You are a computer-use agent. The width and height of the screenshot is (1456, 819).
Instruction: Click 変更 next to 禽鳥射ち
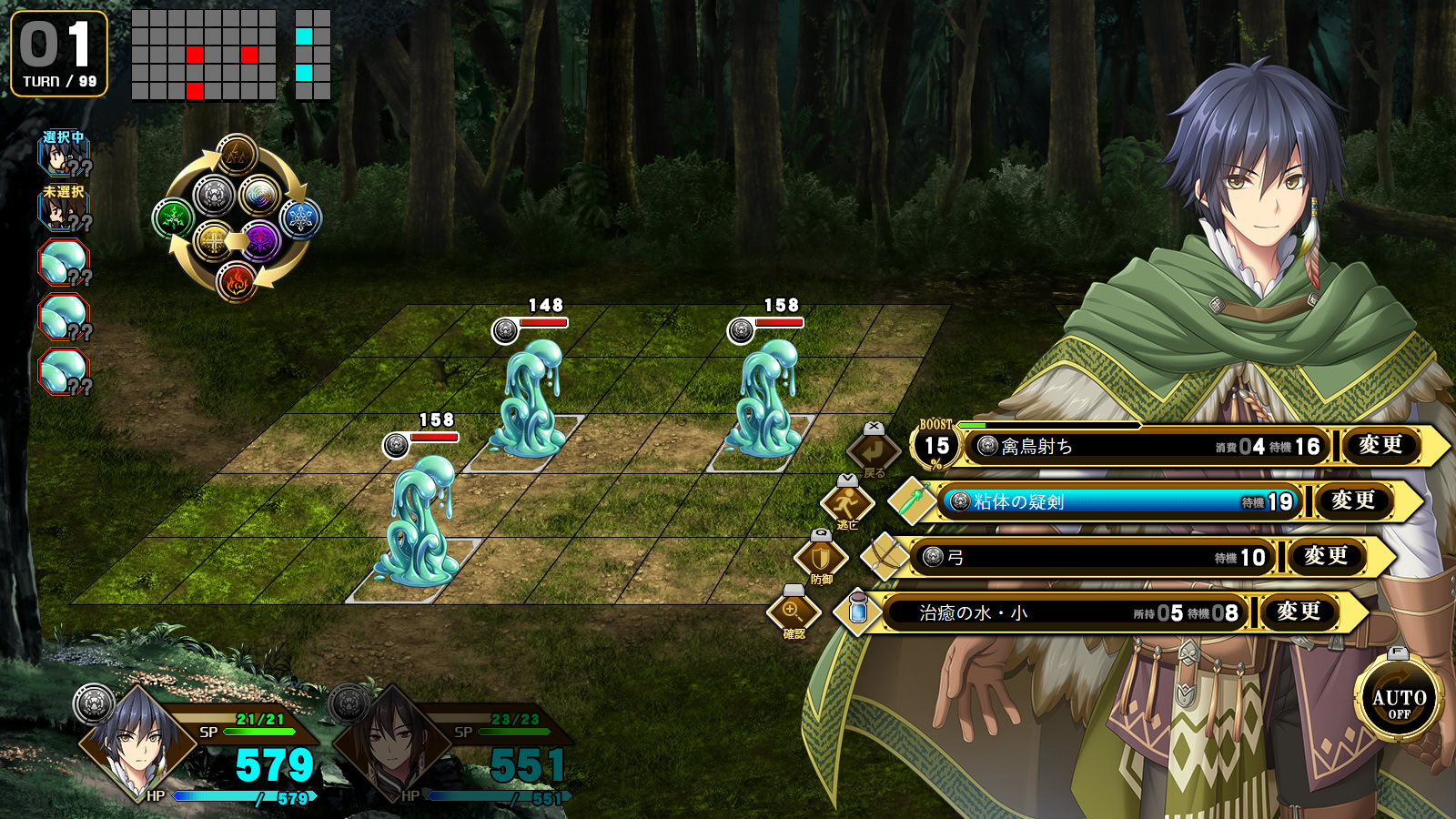(1380, 446)
